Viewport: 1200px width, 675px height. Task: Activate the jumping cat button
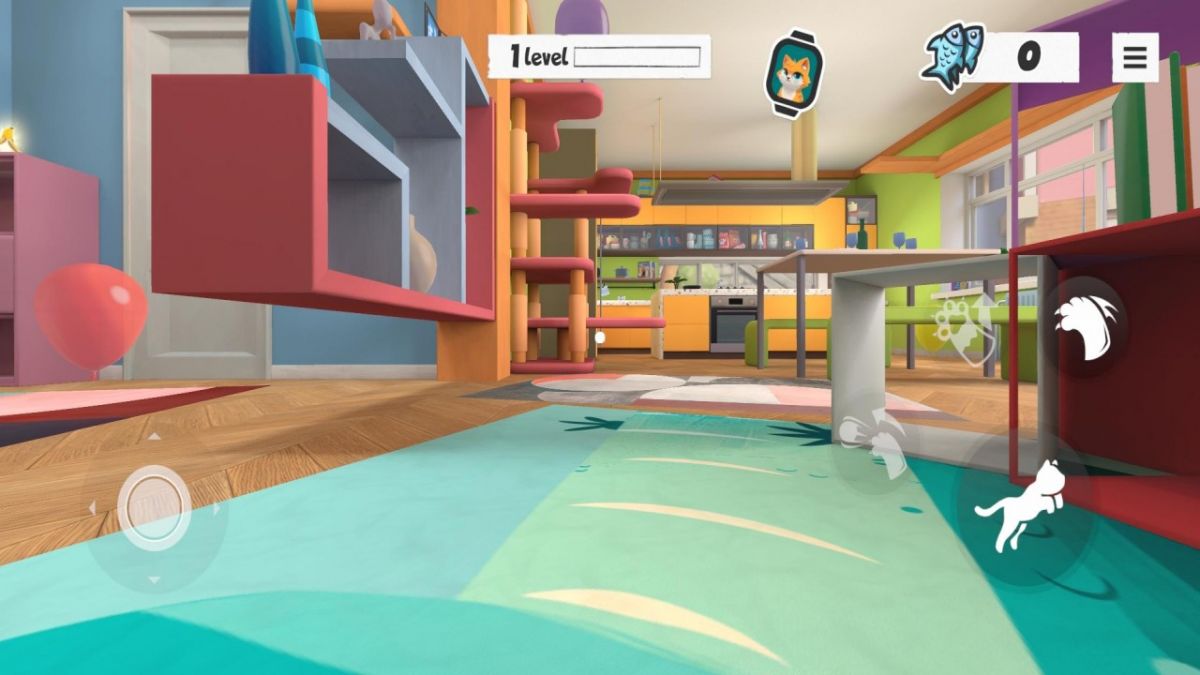[x=1022, y=507]
